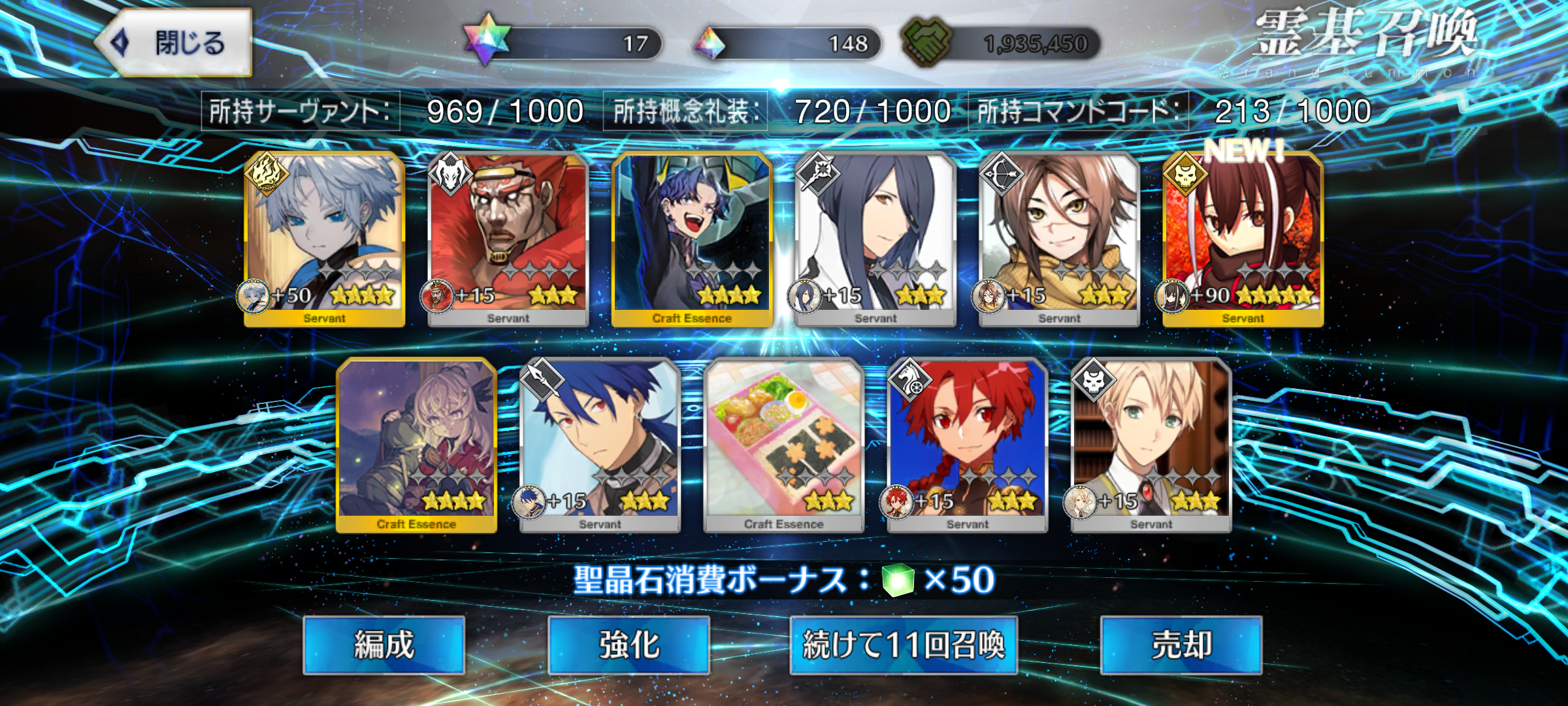Image resolution: width=1568 pixels, height=706 pixels.
Task: Go to the 強化 enhancement button
Action: [629, 645]
